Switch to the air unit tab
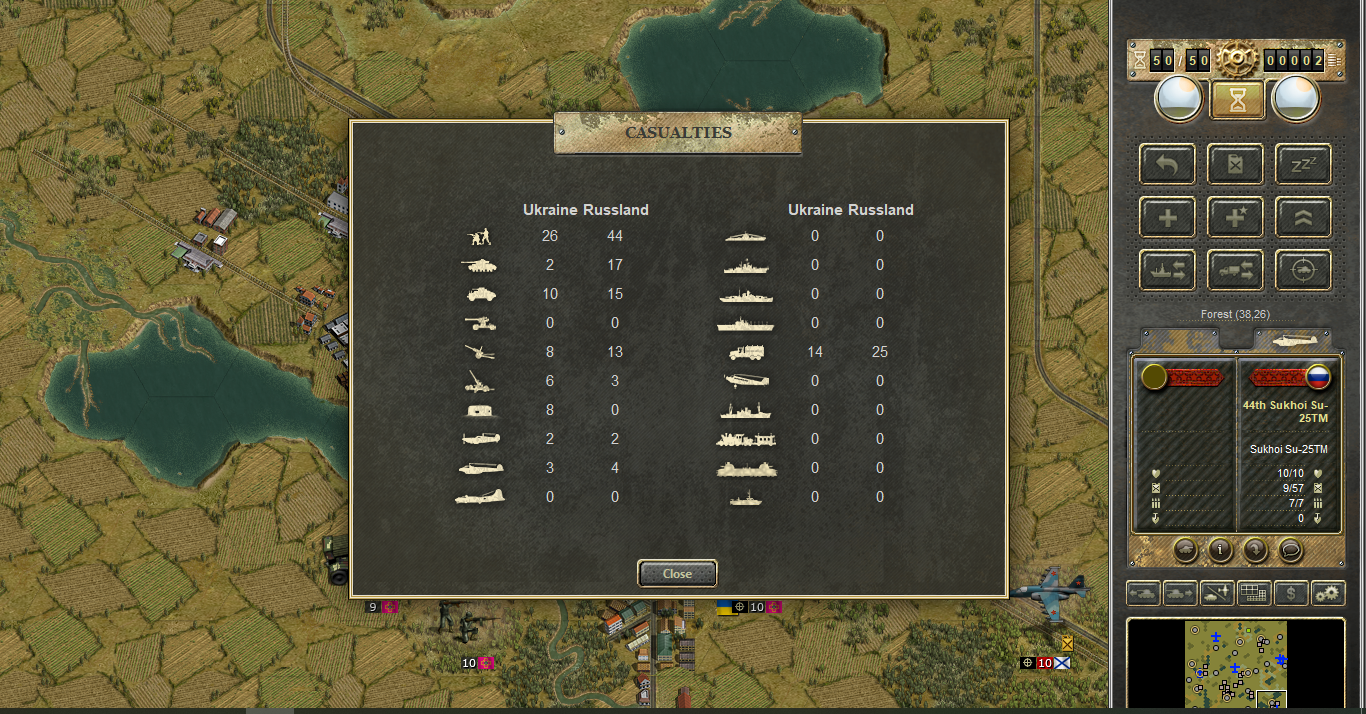Viewport: 1366px width, 714px height. coord(1292,340)
